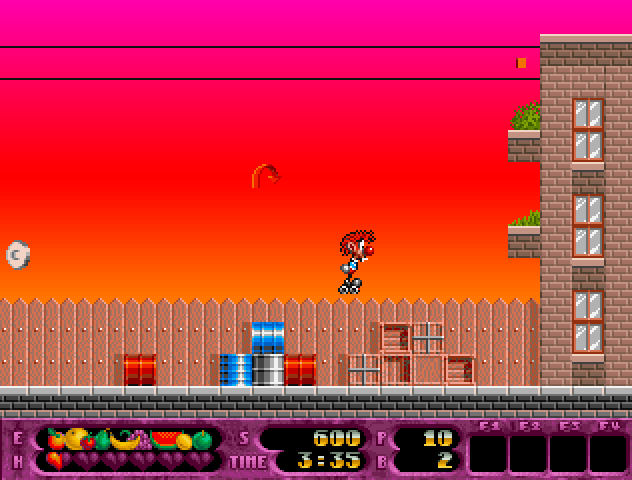Activate the F4 item slot
Image resolution: width=632 pixels, height=480 pixels.
(x=608, y=453)
